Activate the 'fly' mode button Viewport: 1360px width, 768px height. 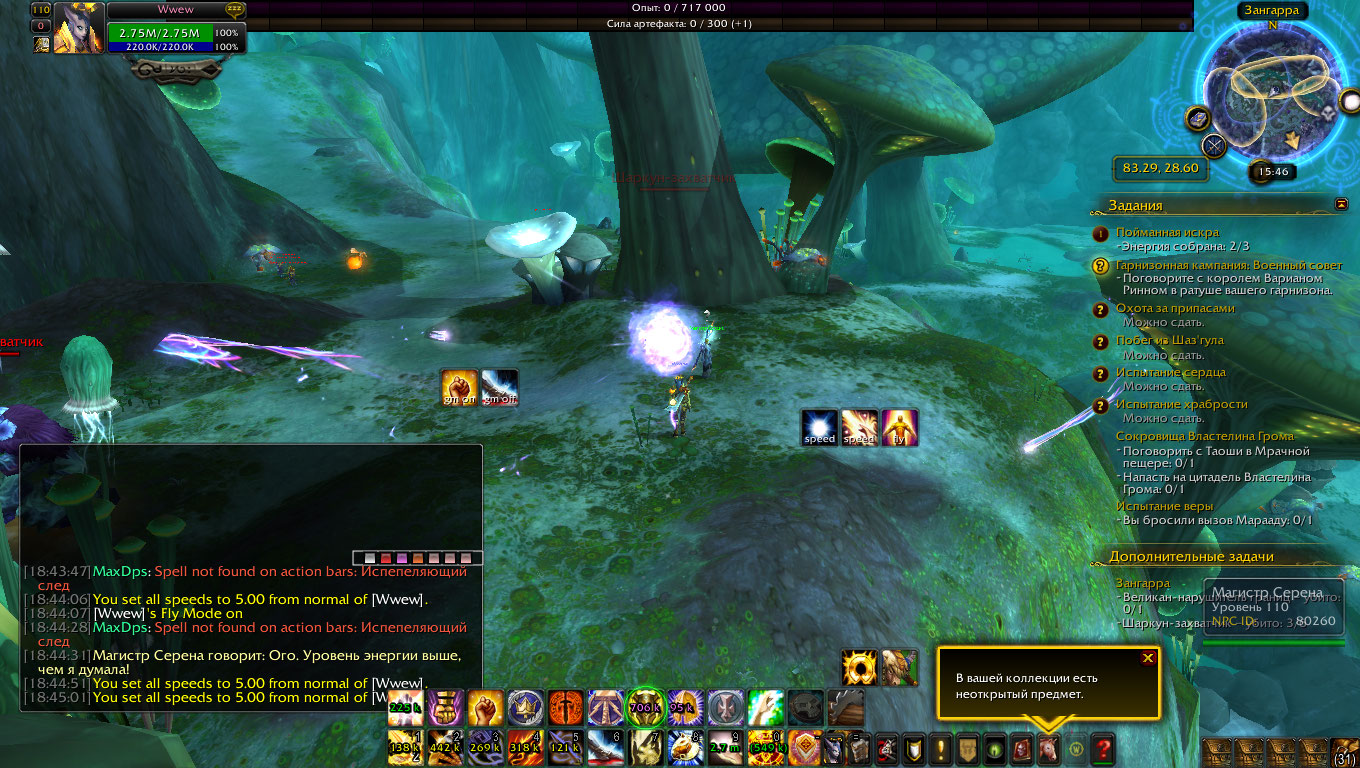click(x=899, y=428)
